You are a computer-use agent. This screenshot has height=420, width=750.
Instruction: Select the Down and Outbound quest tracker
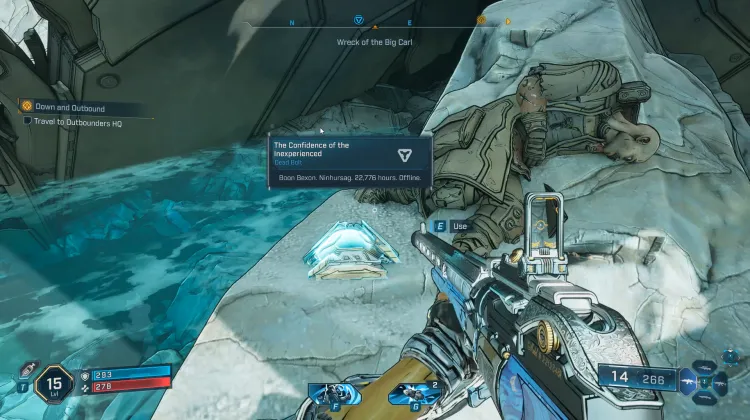[68, 107]
